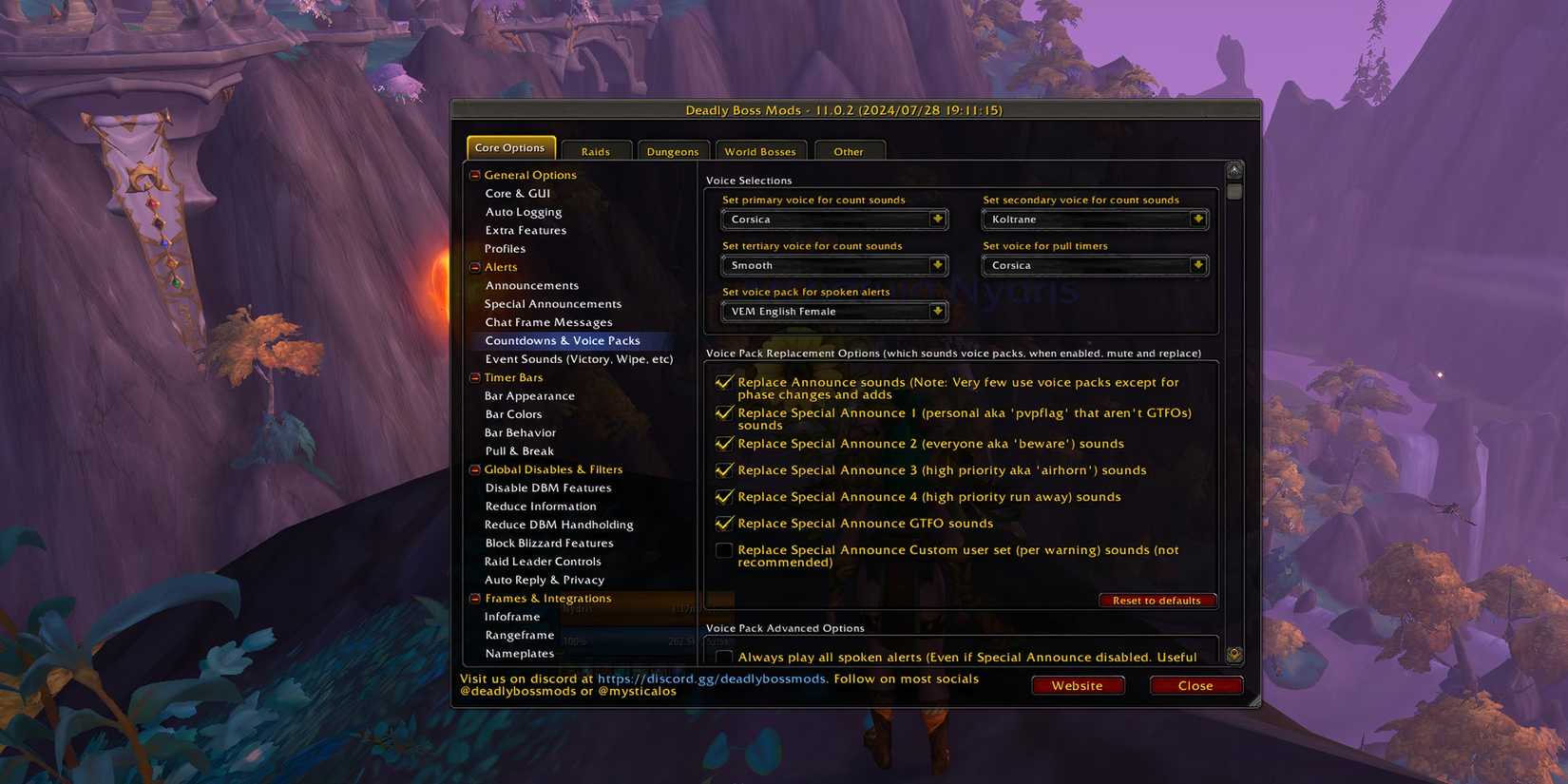
Task: Click the scrollbar up arrow
Action: (x=1233, y=168)
